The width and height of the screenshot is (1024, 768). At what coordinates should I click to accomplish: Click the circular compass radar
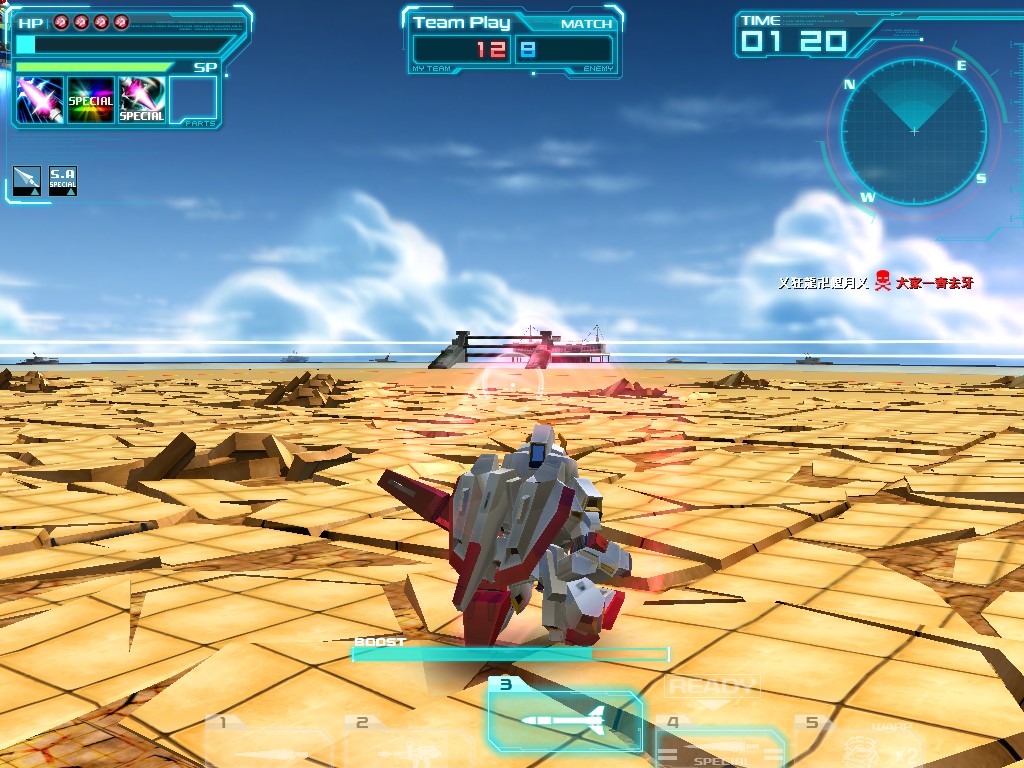(x=913, y=130)
